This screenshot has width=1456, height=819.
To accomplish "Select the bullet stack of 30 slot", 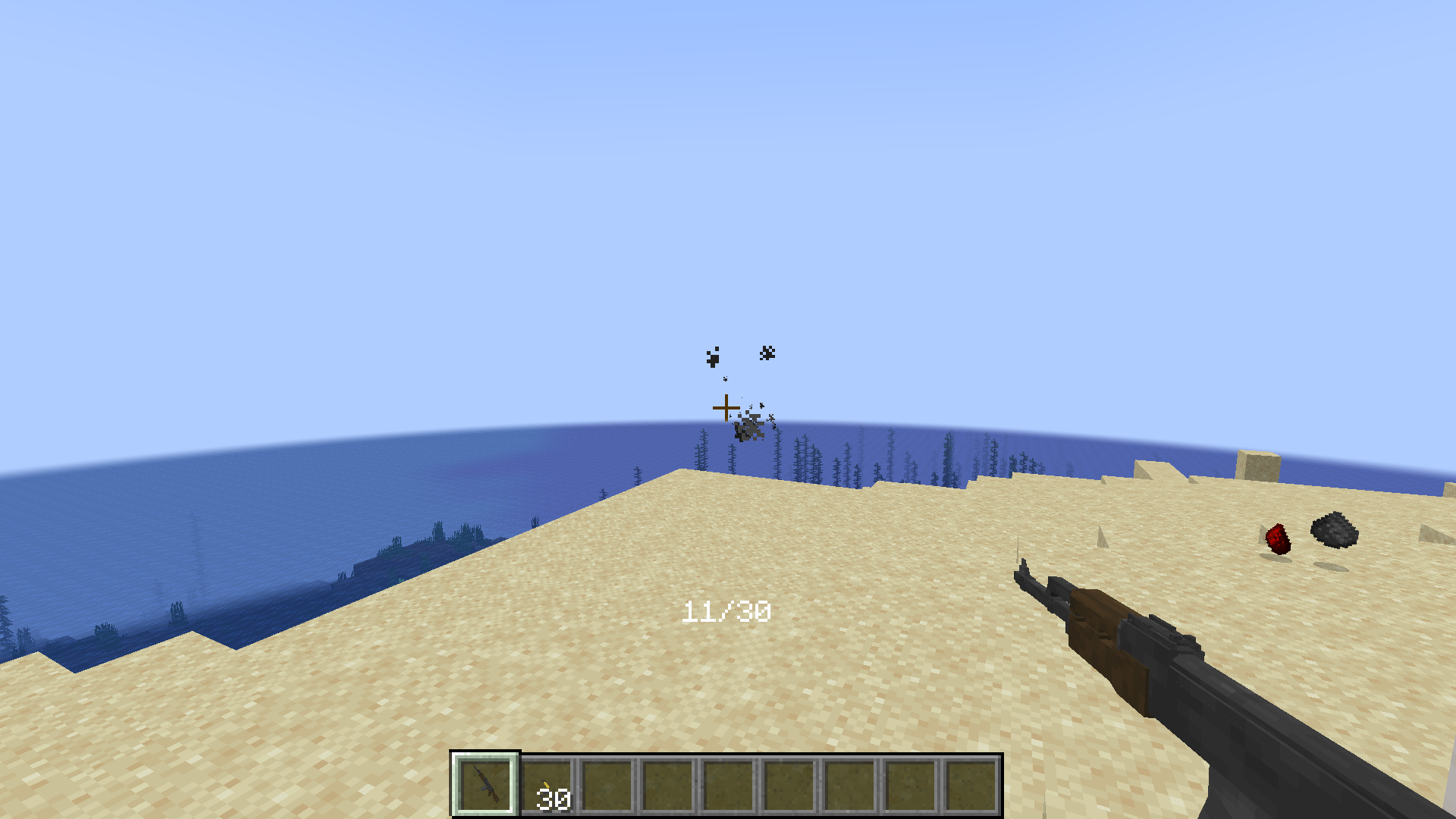I will coord(547,786).
